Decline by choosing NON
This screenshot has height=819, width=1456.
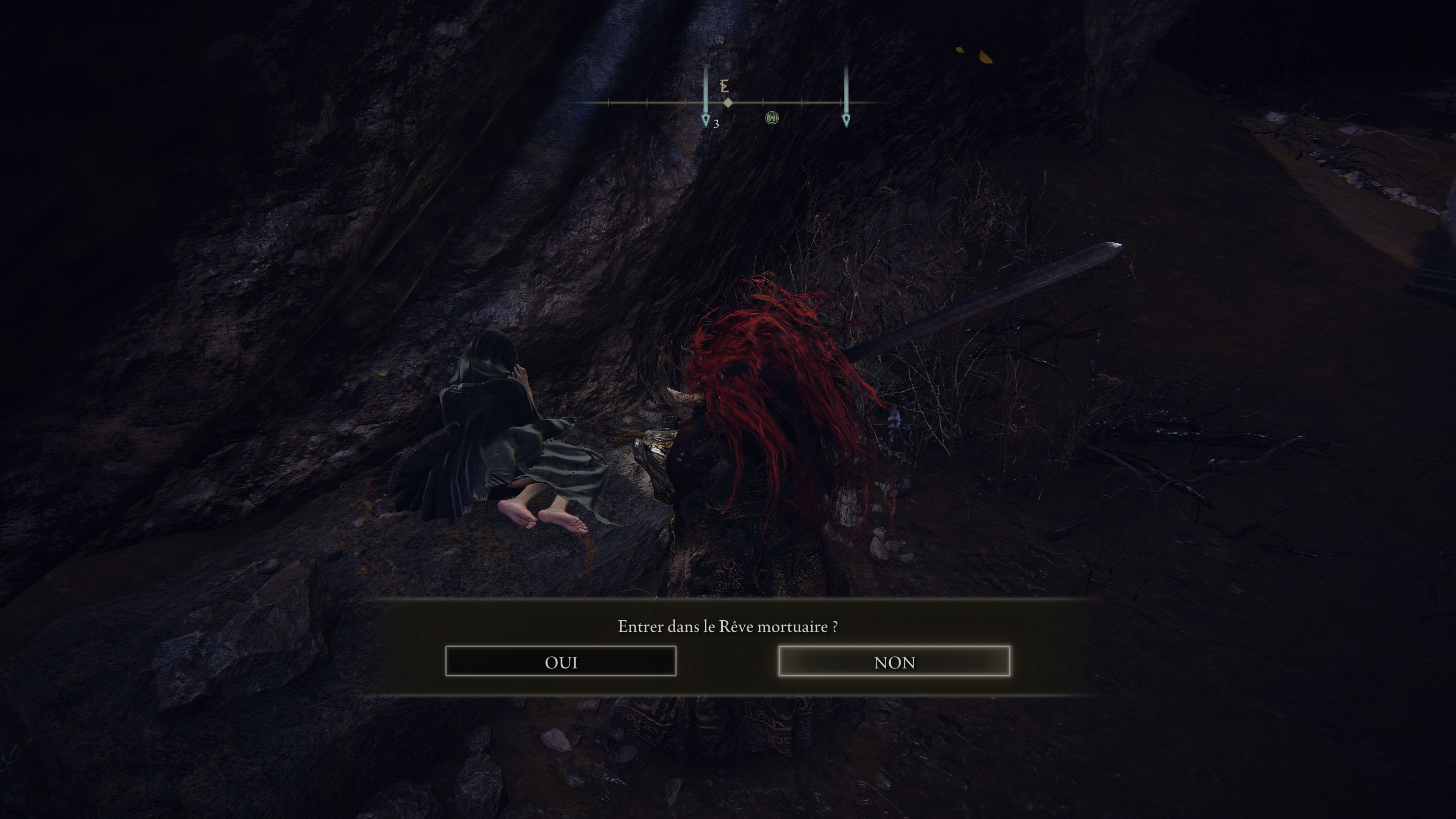[894, 661]
